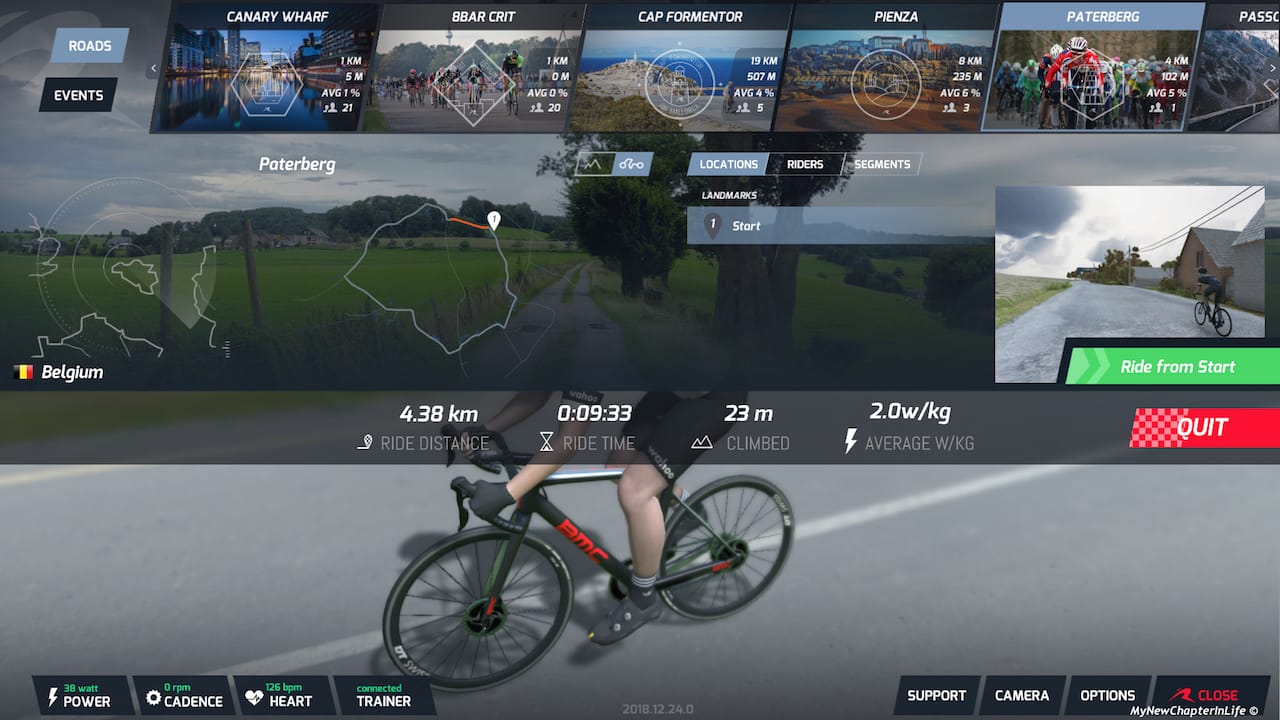Open the Events tab

point(78,95)
